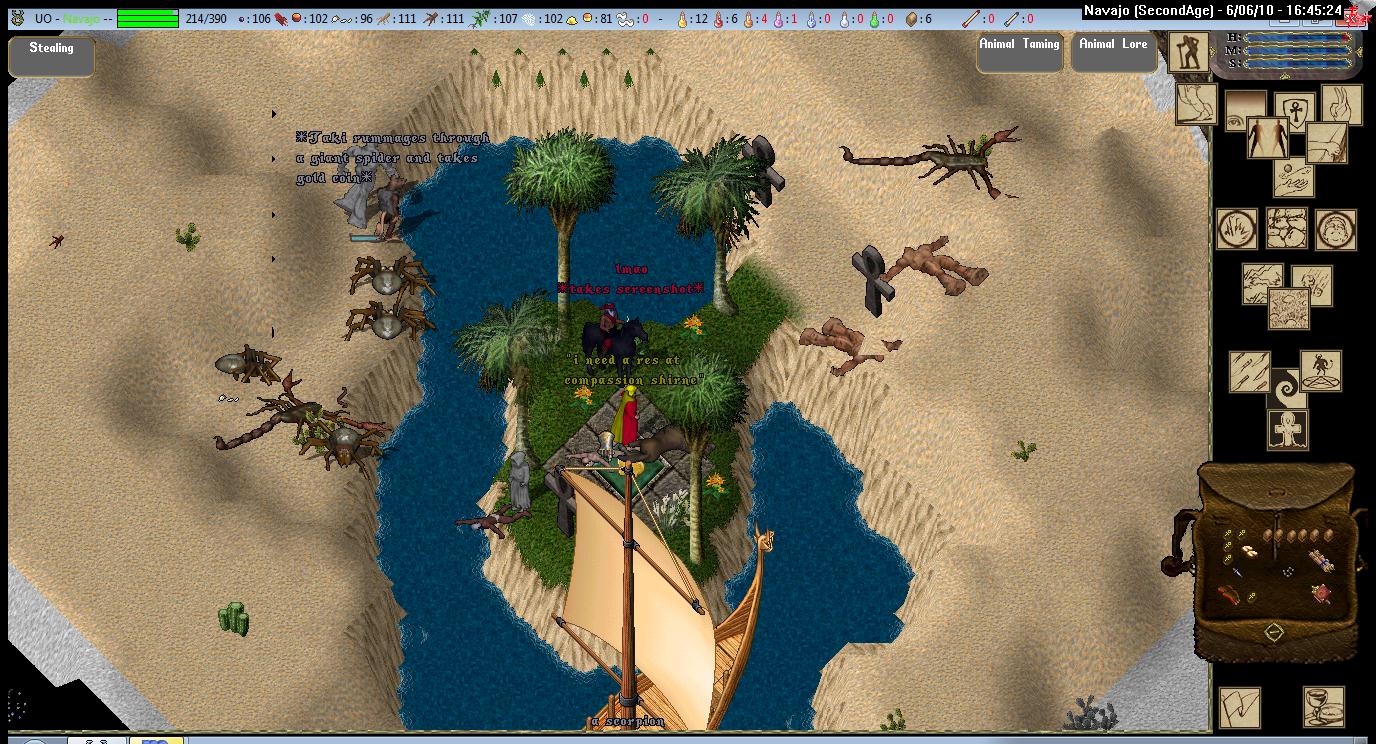Click the UO Navajo title bar icon

(18, 18)
